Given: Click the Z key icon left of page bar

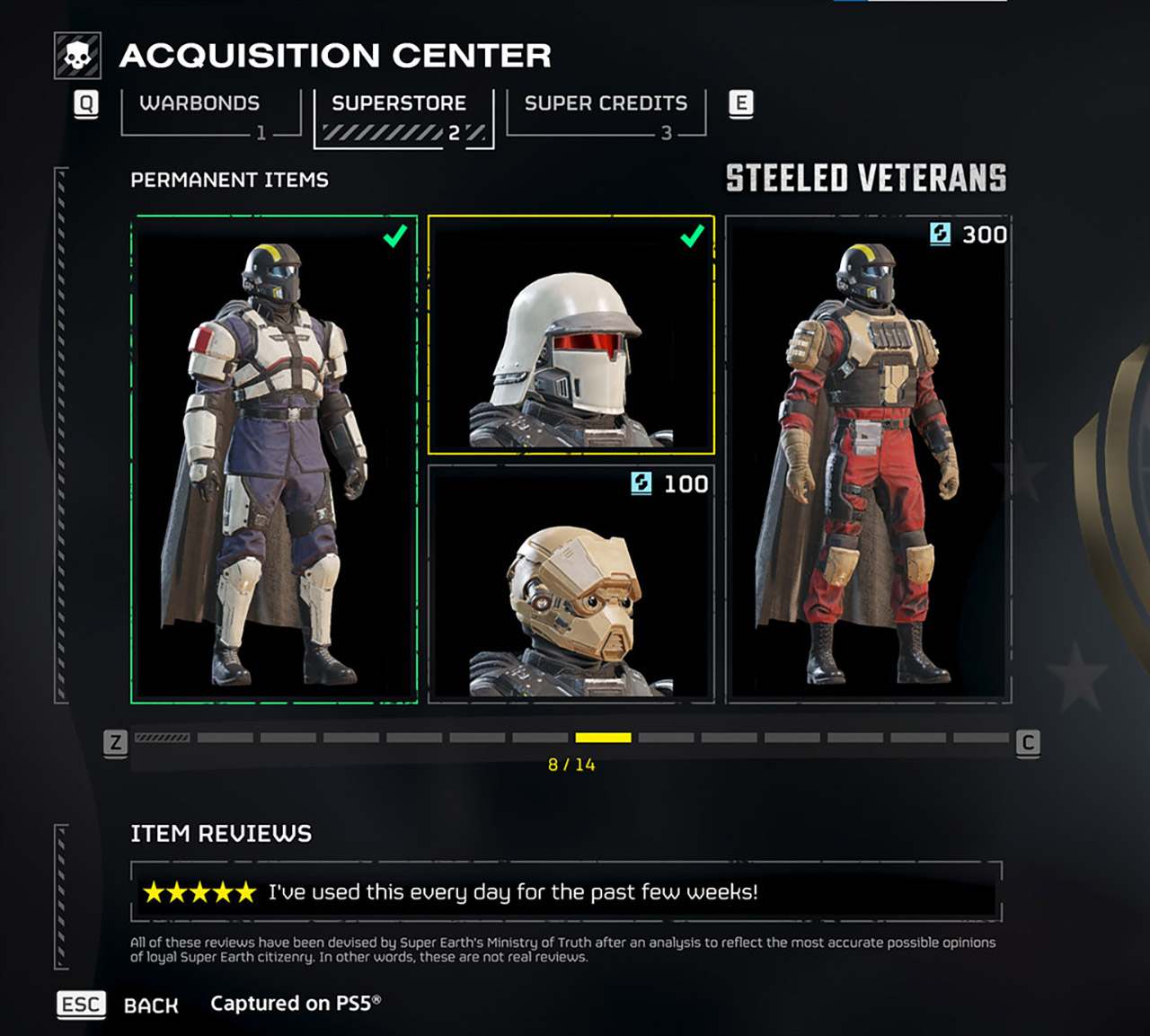Looking at the screenshot, I should 115,743.
